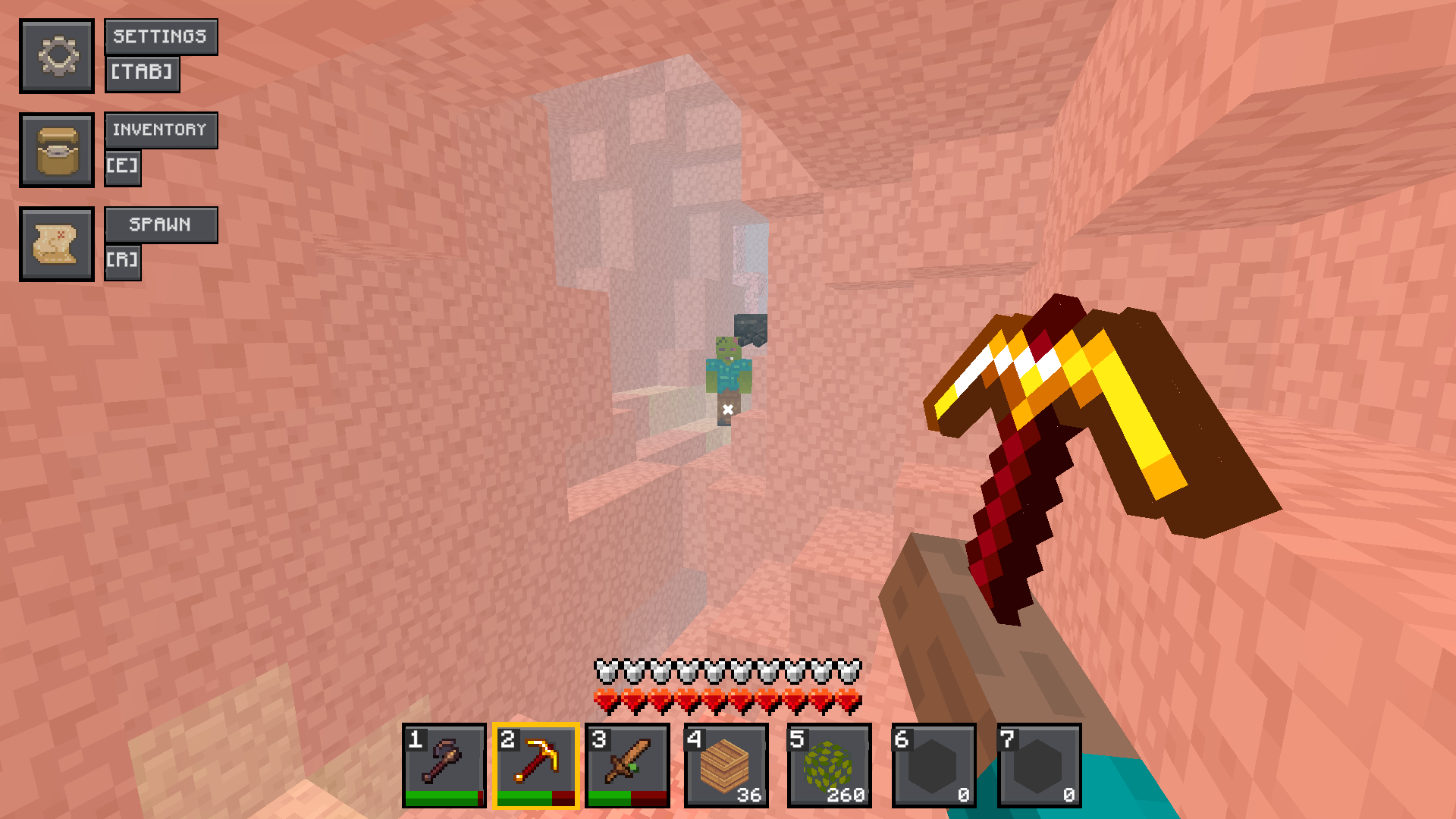
Task: Click empty hotbar slot 7
Action: (1037, 764)
